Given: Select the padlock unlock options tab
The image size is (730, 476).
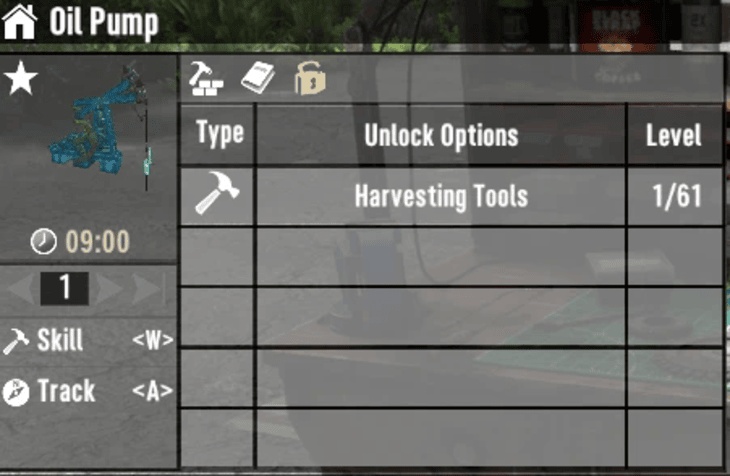Looking at the screenshot, I should click(x=310, y=78).
